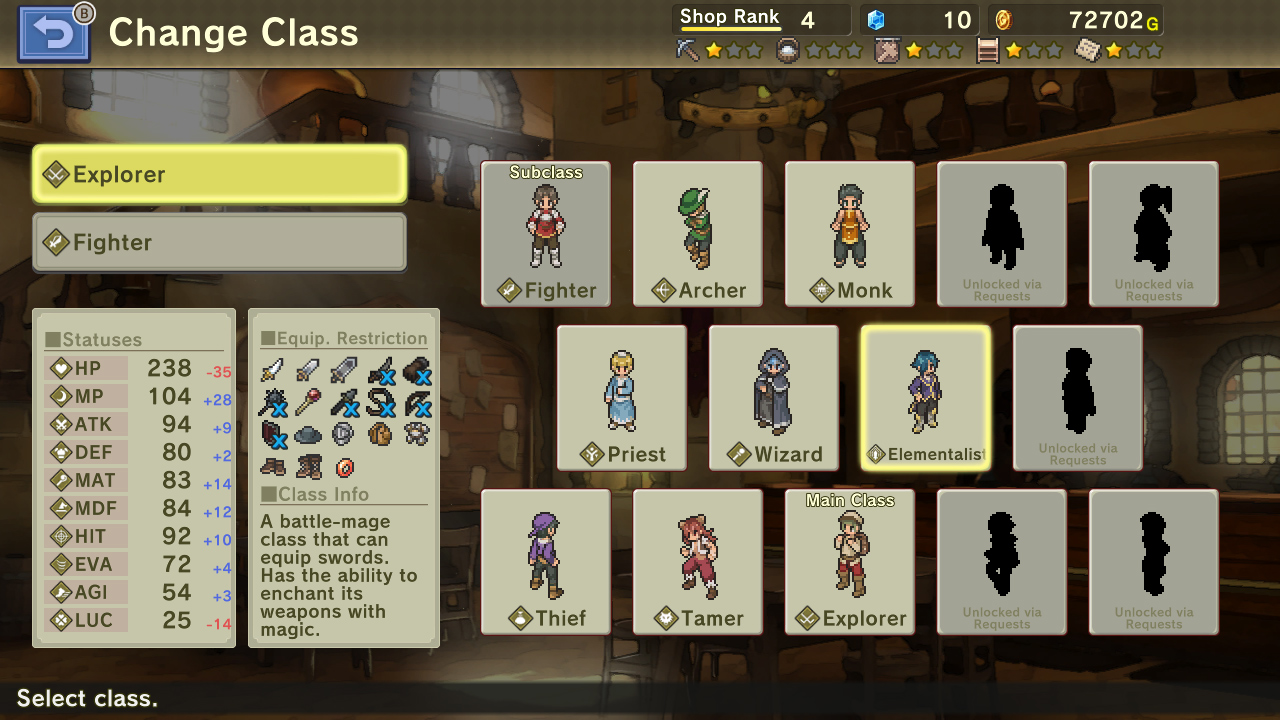Viewport: 1280px width, 720px height.
Task: Select the Thief class portrait
Action: click(546, 561)
